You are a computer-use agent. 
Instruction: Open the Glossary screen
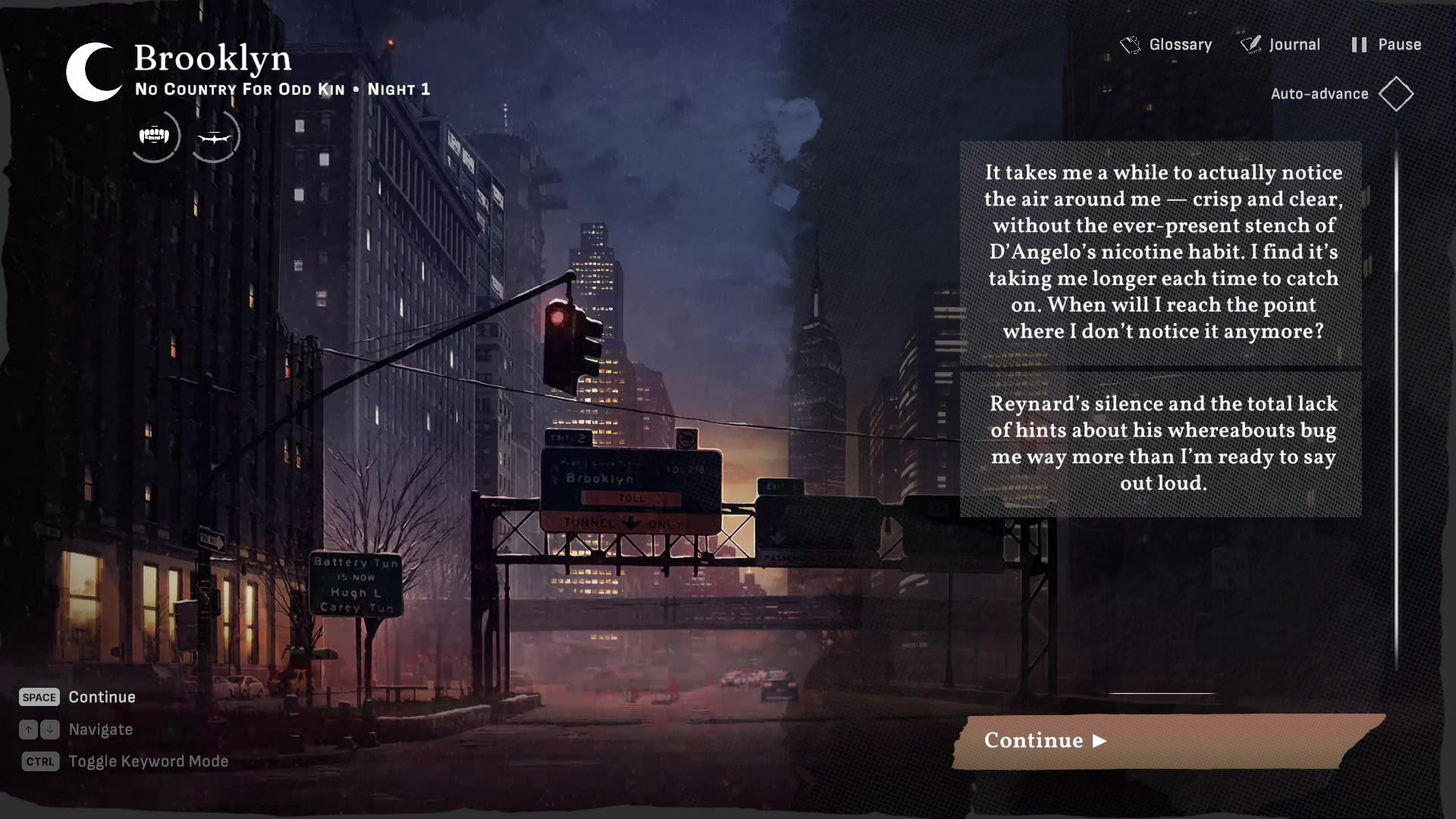[1179, 44]
